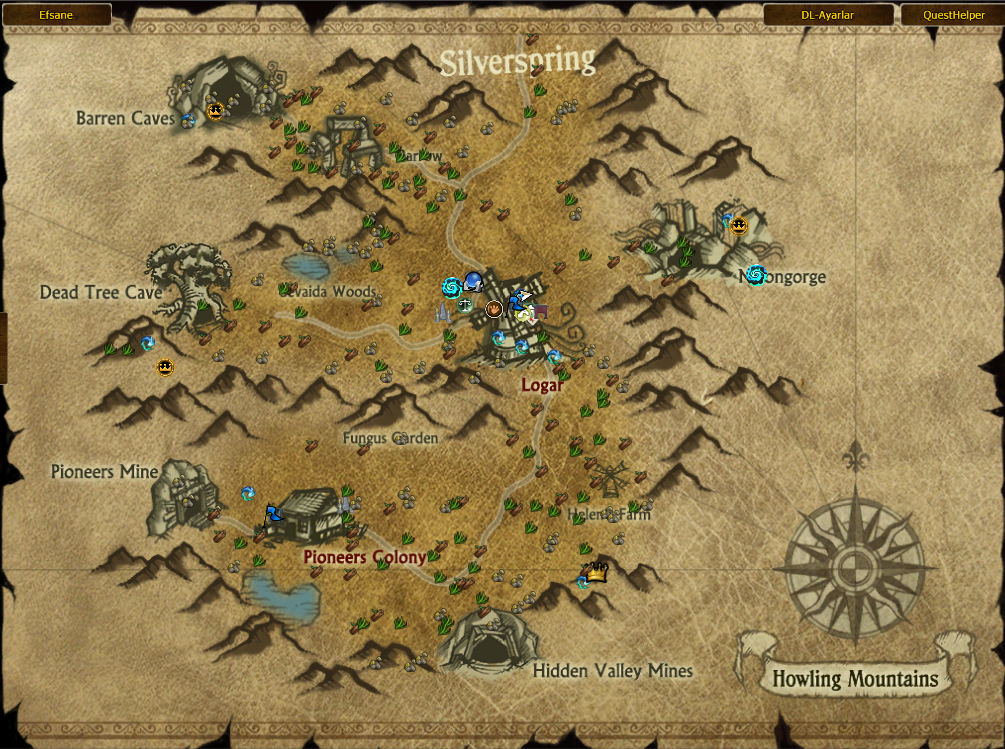Select the orange face marker below Dead Tree Cave
The height and width of the screenshot is (749, 1005).
click(165, 367)
